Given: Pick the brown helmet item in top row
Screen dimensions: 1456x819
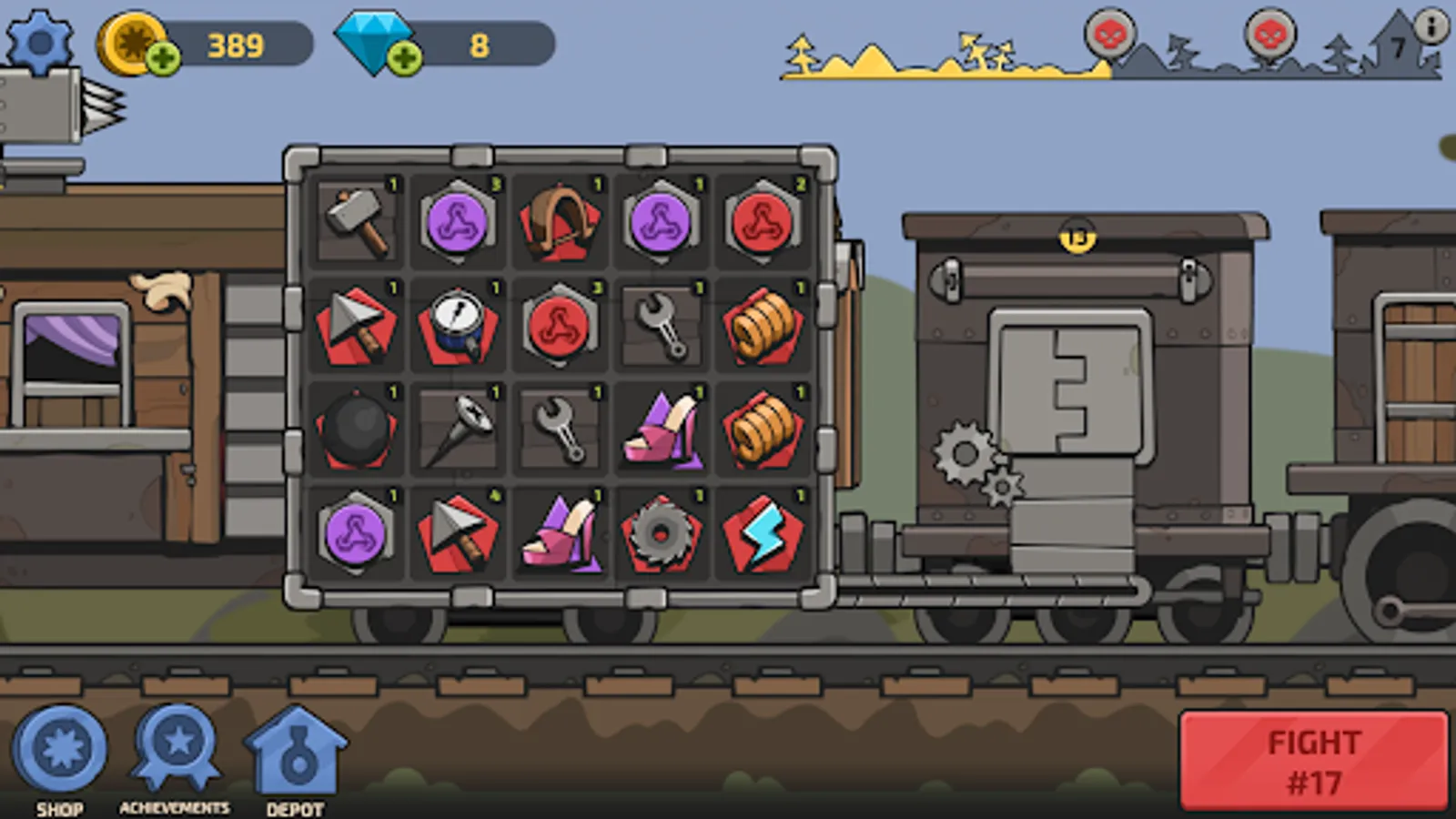Looking at the screenshot, I should (559, 218).
